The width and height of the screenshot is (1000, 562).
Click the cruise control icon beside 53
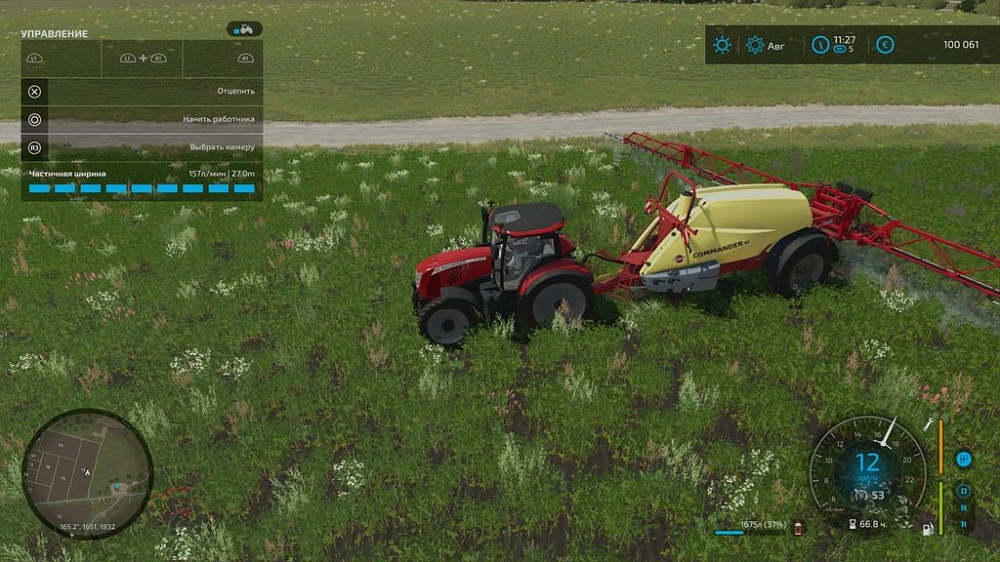coord(860,496)
